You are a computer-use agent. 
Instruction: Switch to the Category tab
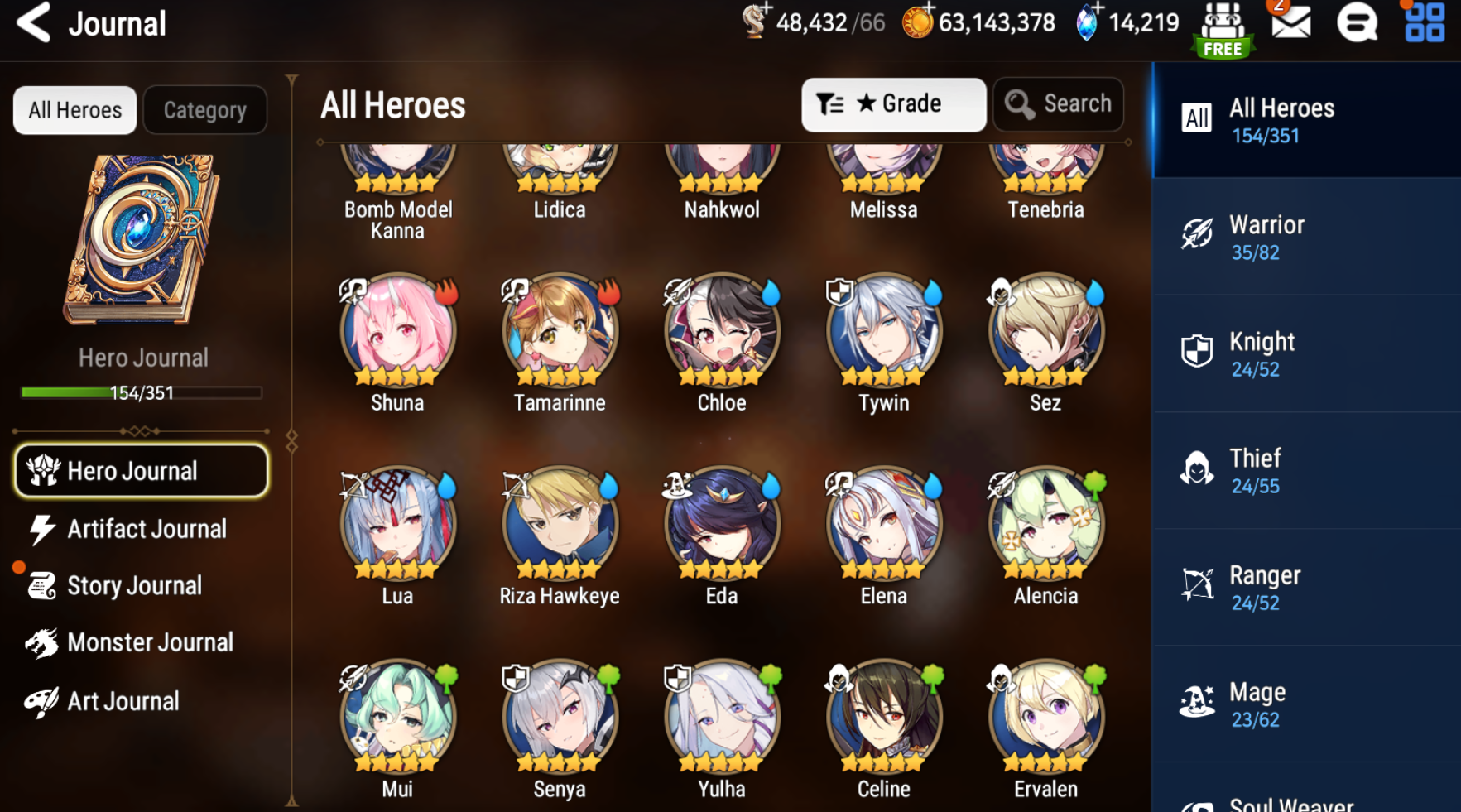coord(204,110)
